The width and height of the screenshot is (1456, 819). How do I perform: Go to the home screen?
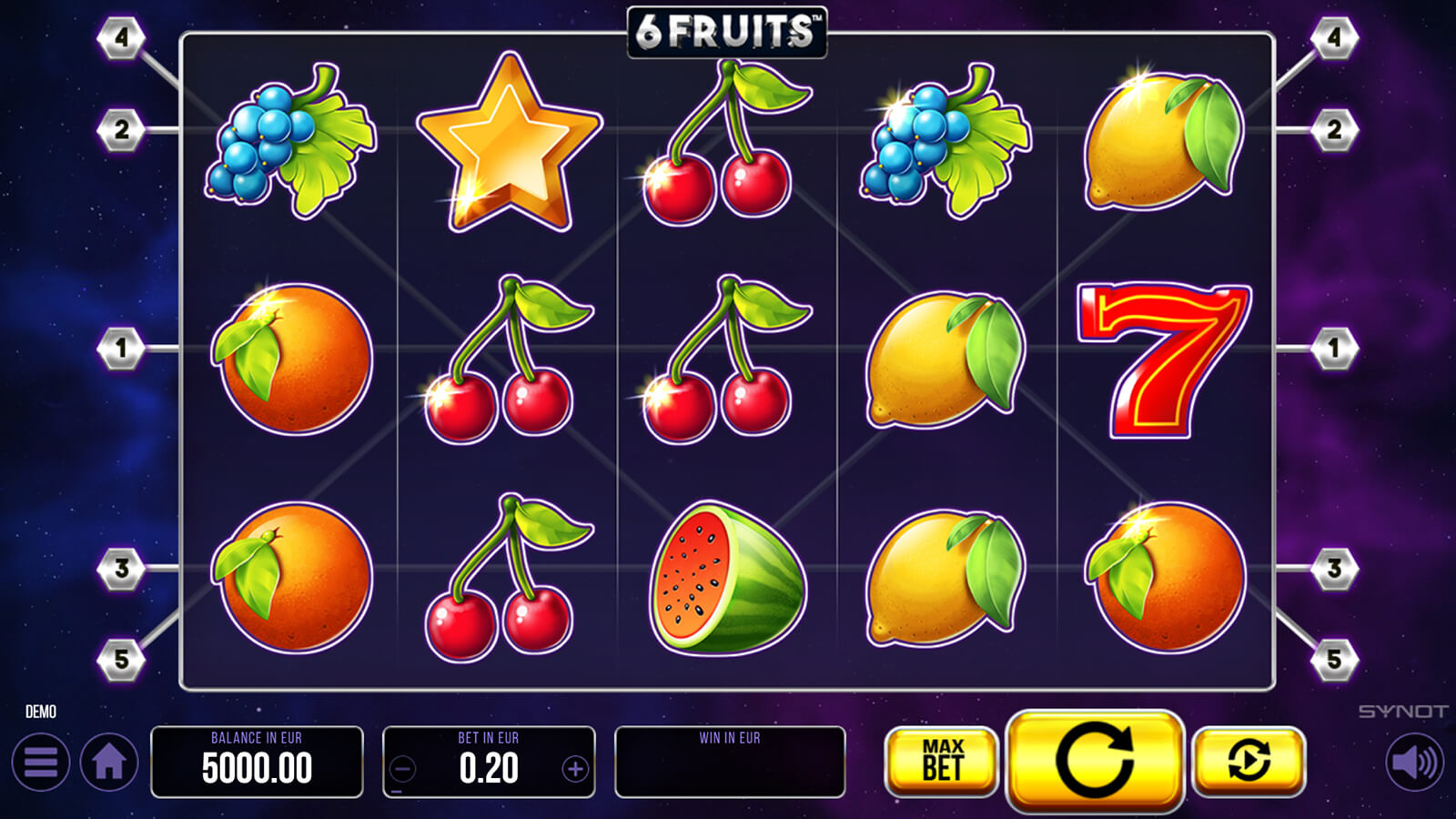pos(109,762)
